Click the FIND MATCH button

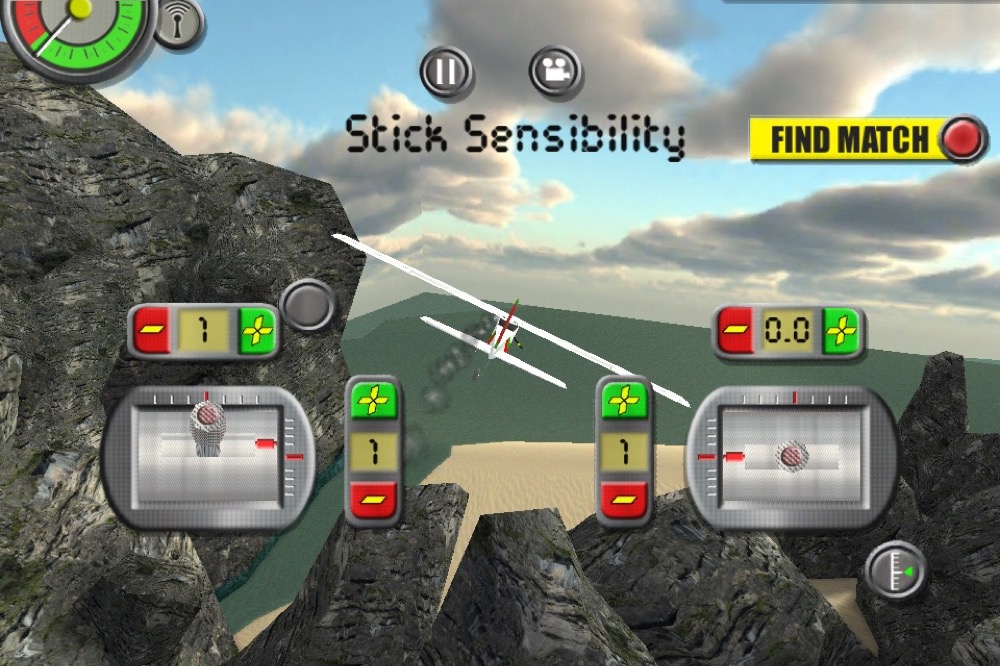pyautogui.click(x=868, y=140)
